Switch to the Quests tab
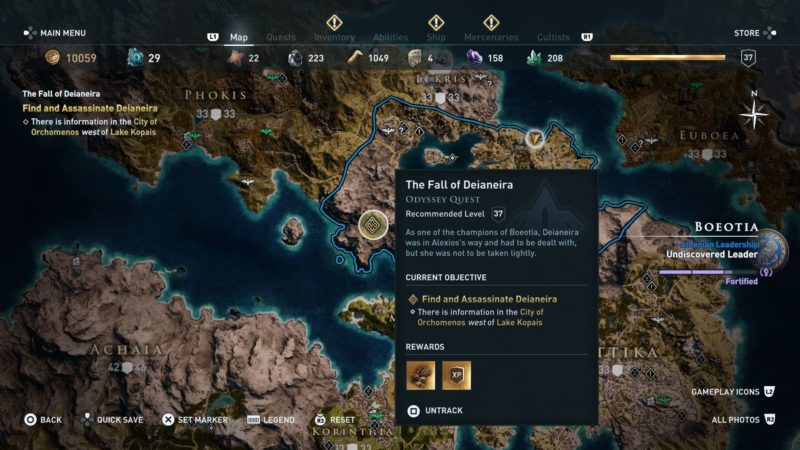This screenshot has height=450, width=800. tap(282, 38)
